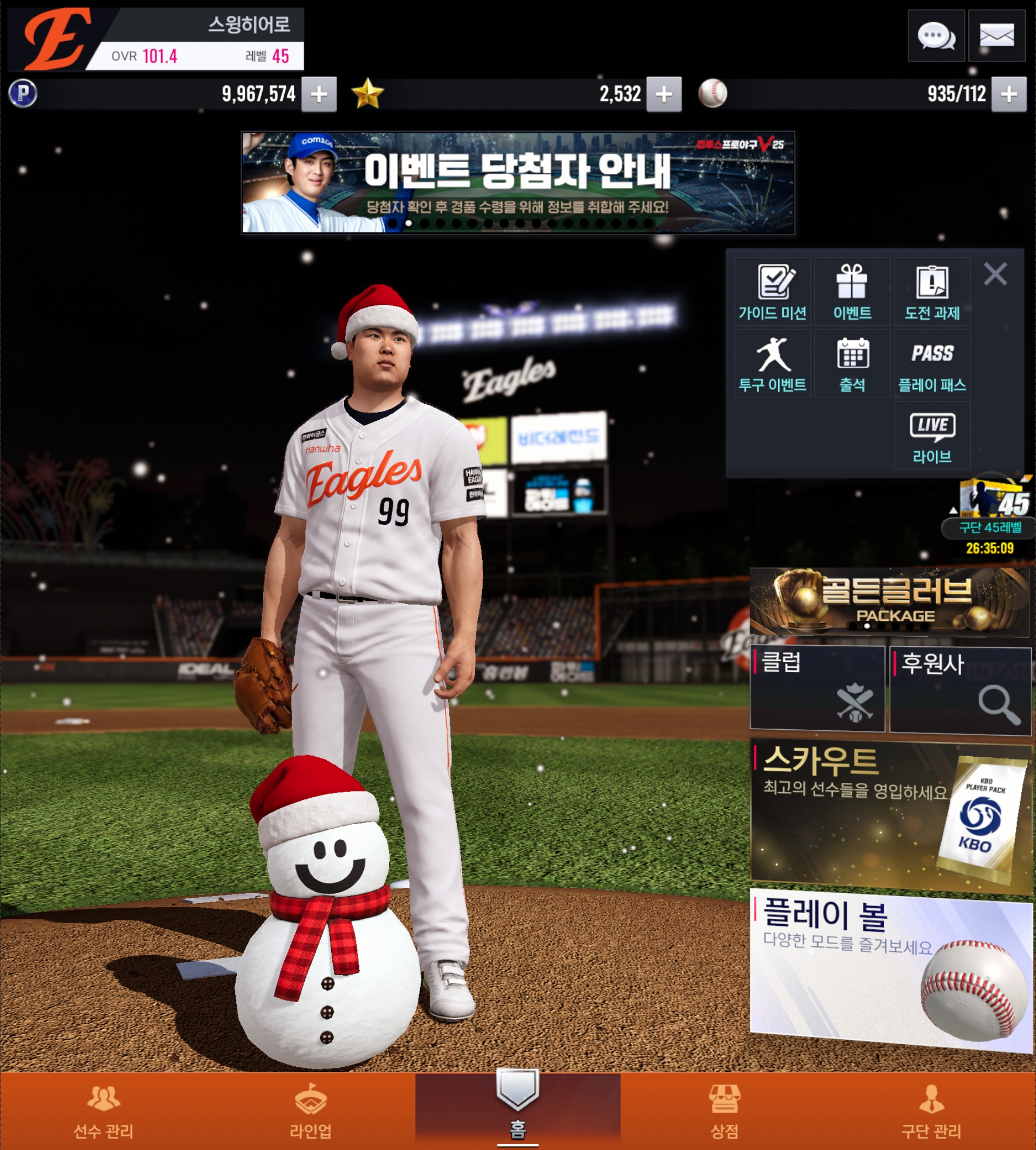Open the chat speech bubble icon

tap(936, 36)
